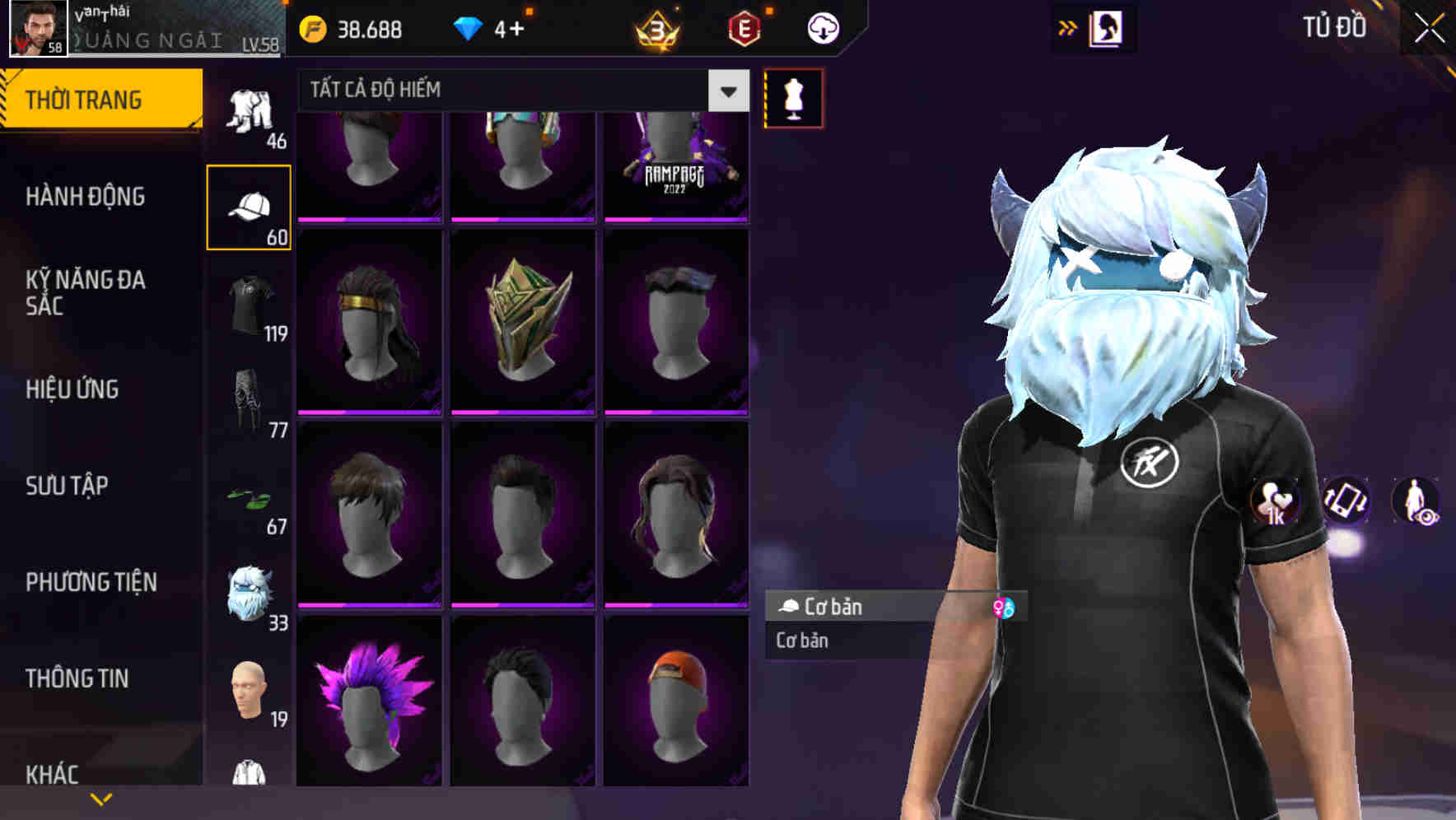Expand the yellow chevron at bottom of sidebar

pyautogui.click(x=100, y=798)
